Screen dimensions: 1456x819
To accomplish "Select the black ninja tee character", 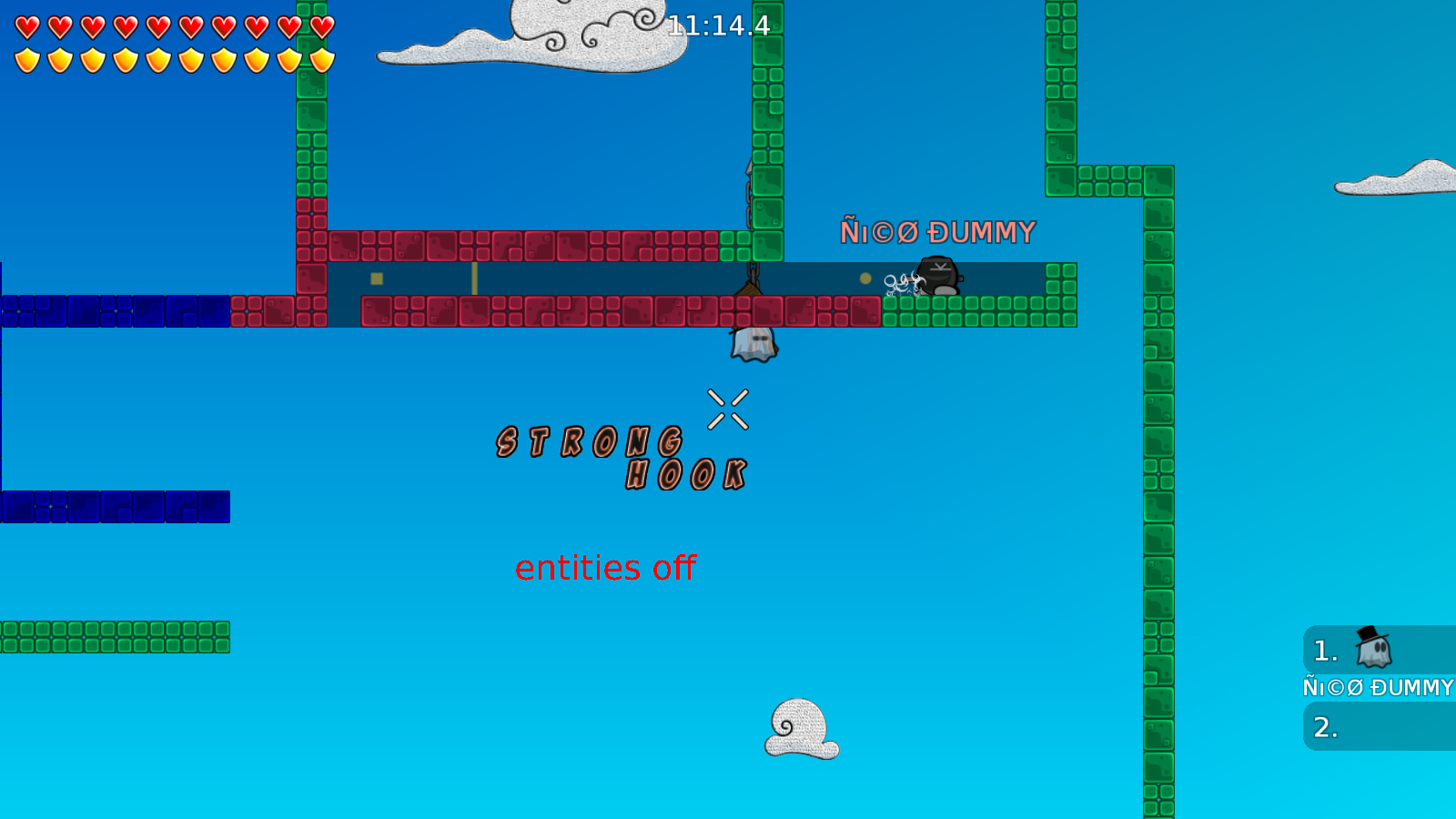I will pos(939,276).
